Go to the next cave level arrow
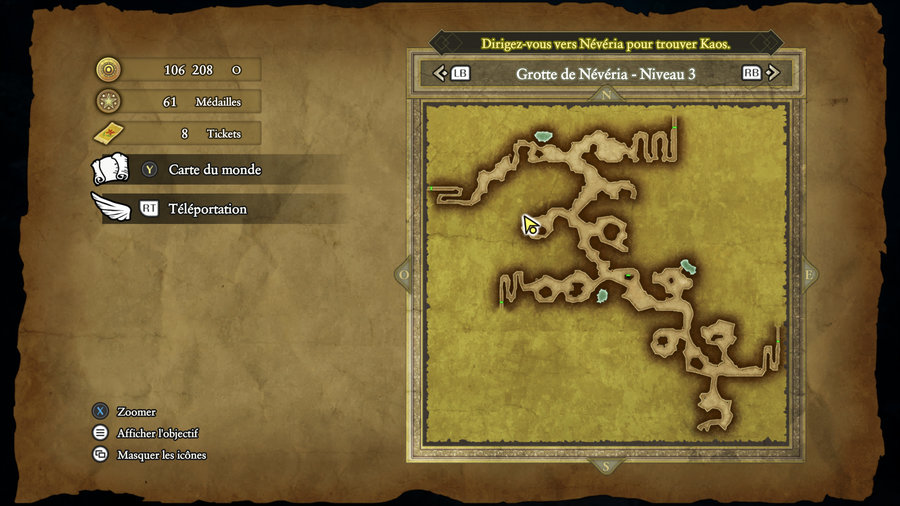 774,73
